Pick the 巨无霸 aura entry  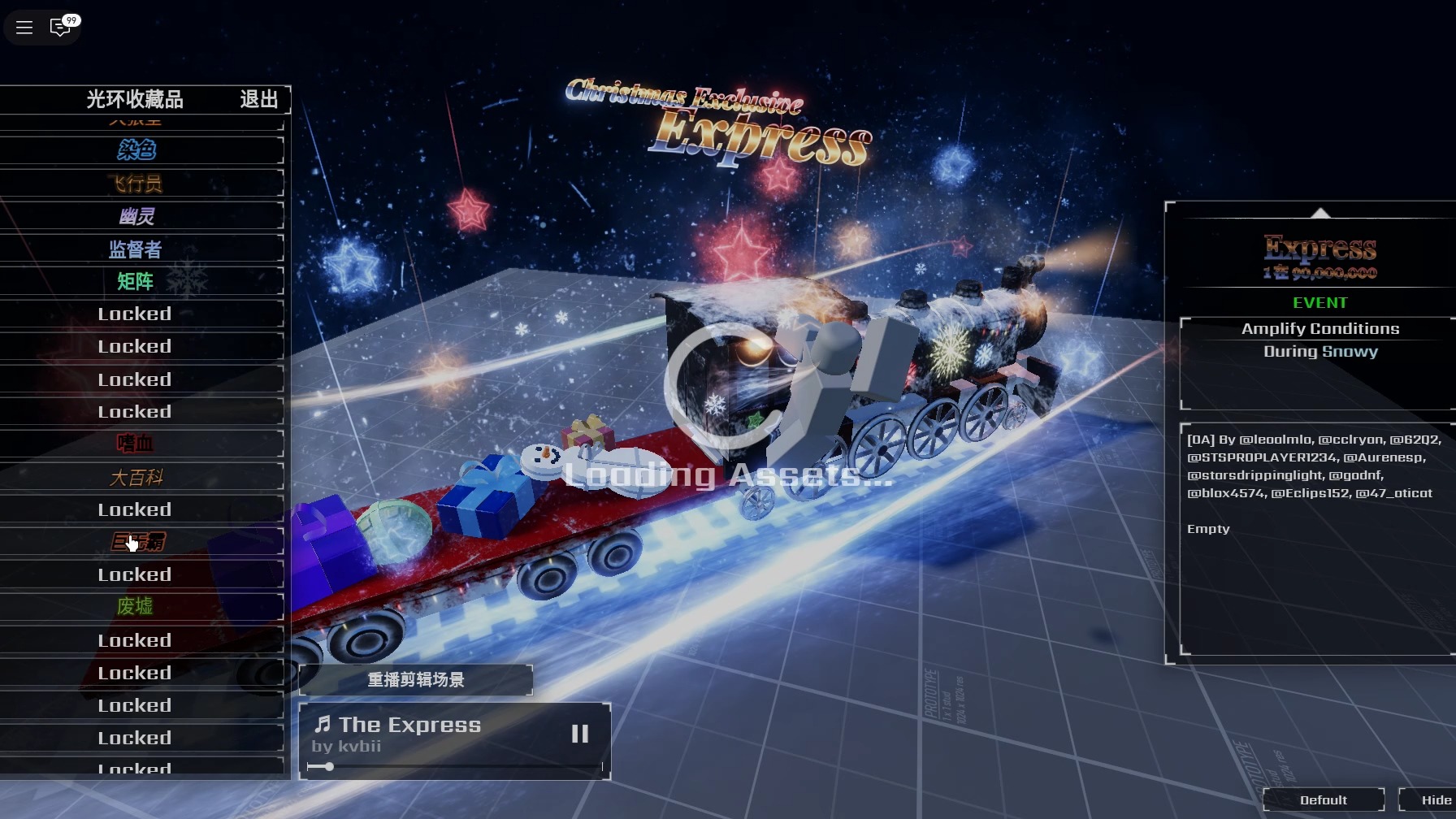136,542
